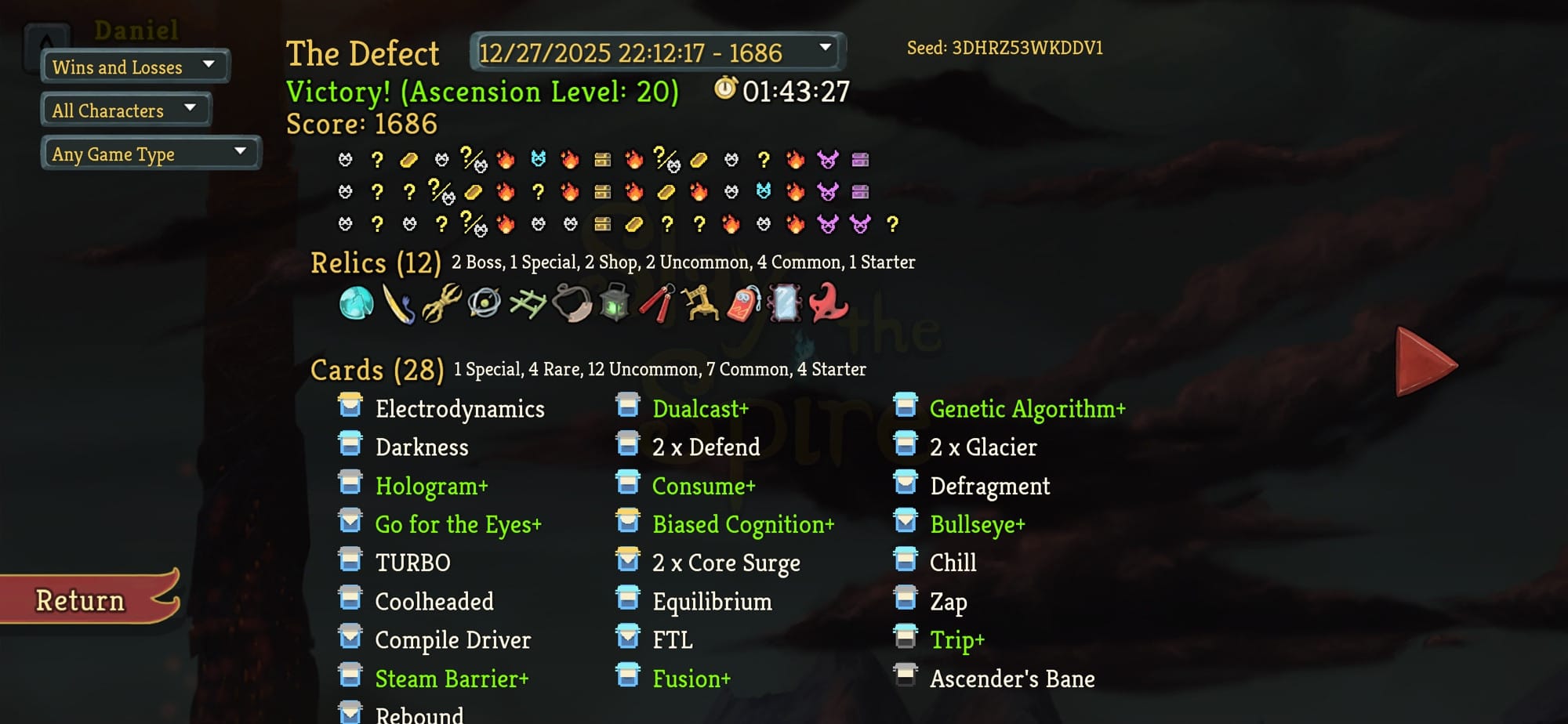View the Ascender's Bane card
Screen dimensions: 1568x724
coord(1011,679)
